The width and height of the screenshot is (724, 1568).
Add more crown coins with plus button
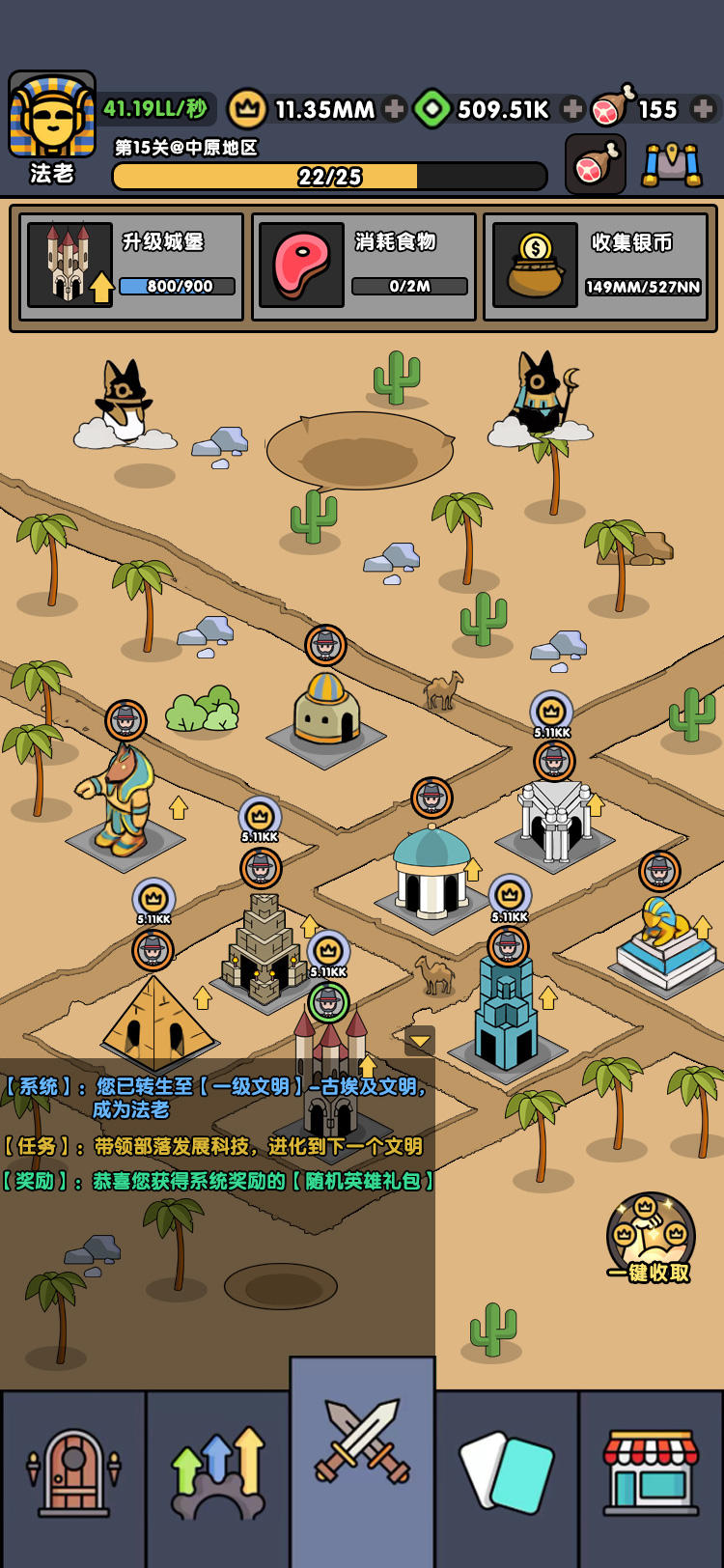coord(394,109)
